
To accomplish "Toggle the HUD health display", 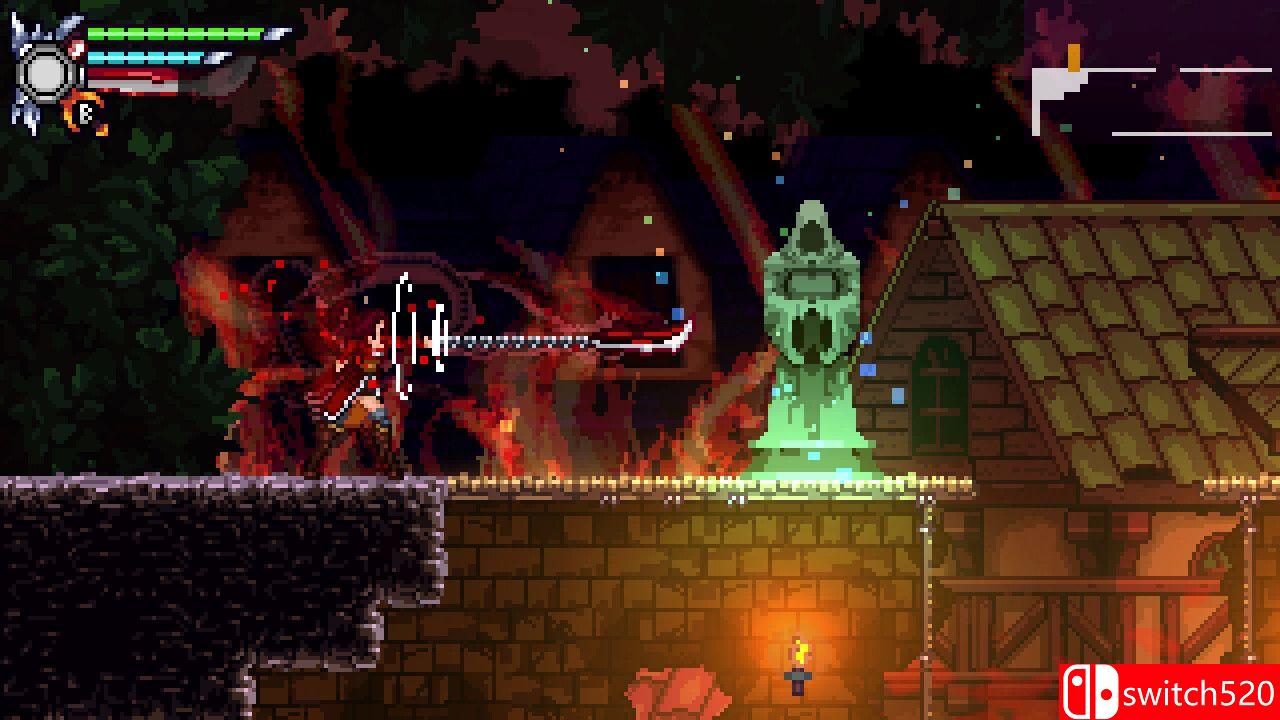I will click(175, 33).
